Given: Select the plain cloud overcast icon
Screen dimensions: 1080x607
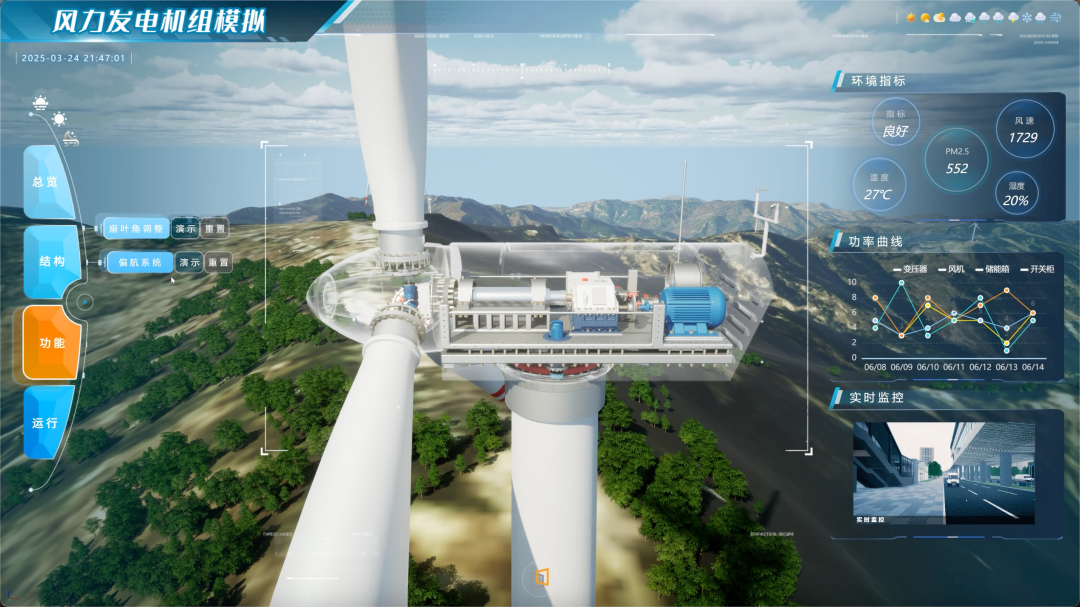Looking at the screenshot, I should pyautogui.click(x=955, y=17).
